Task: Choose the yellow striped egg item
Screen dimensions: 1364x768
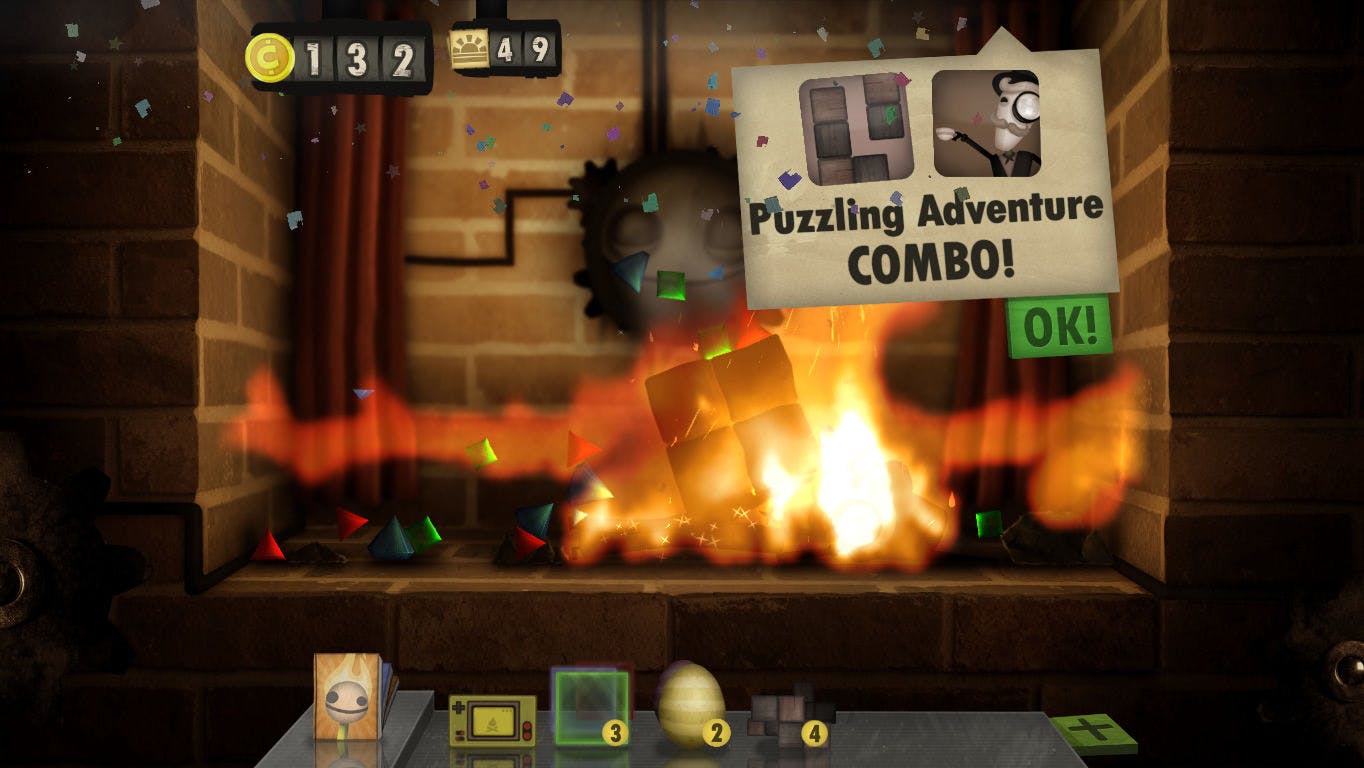Action: pyautogui.click(x=689, y=705)
